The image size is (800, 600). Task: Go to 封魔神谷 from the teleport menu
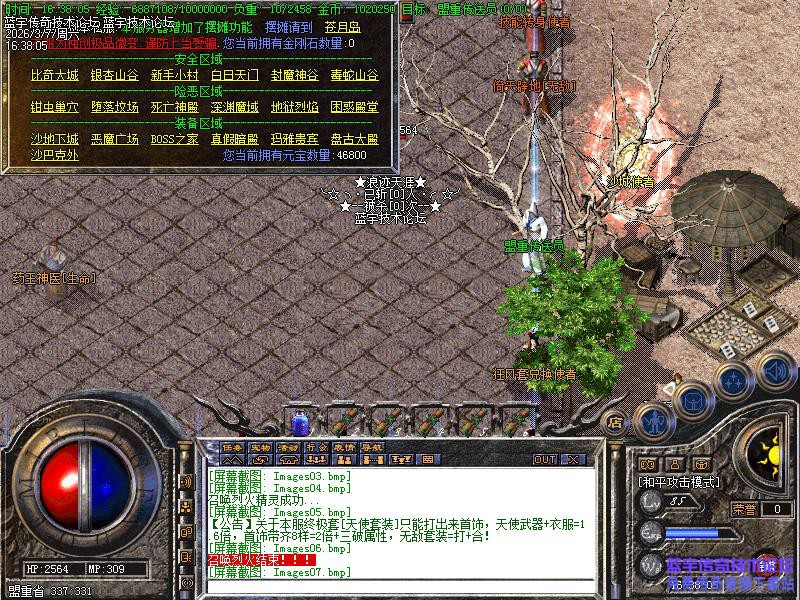coord(294,75)
